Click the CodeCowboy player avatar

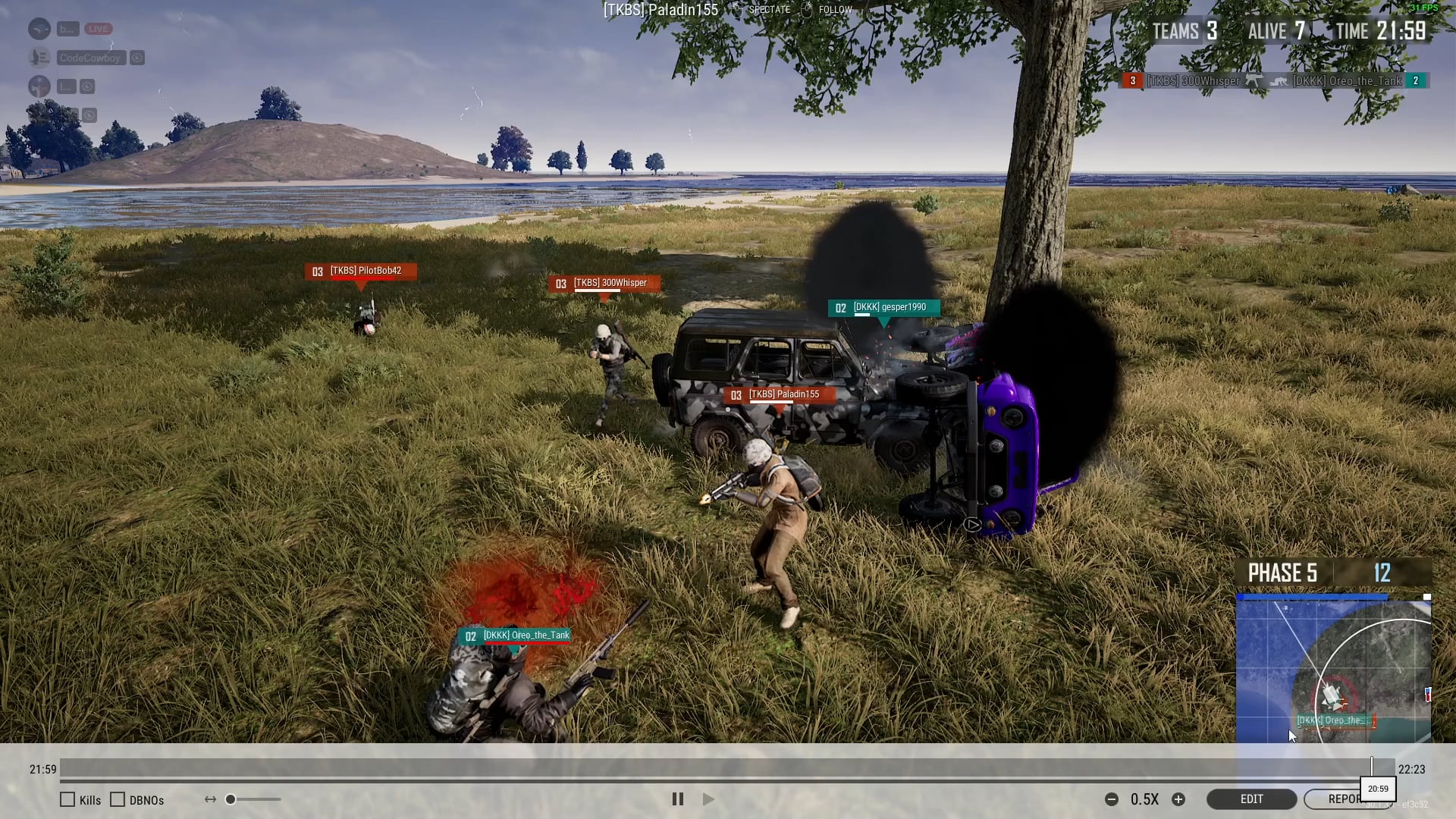[x=39, y=57]
